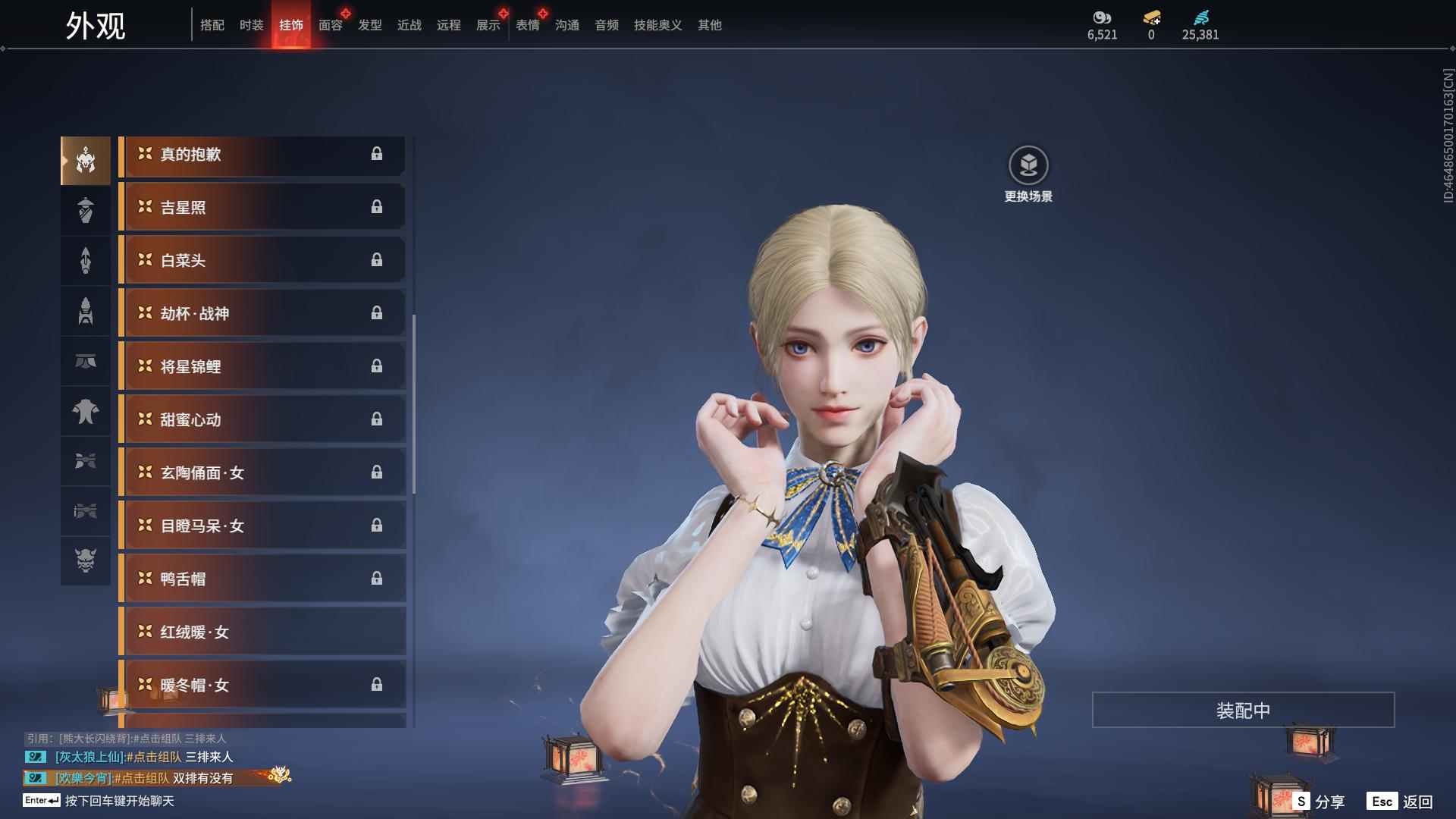Screen dimensions: 1456x819
Task: Switch to 技能奥义 tab
Action: click(657, 25)
